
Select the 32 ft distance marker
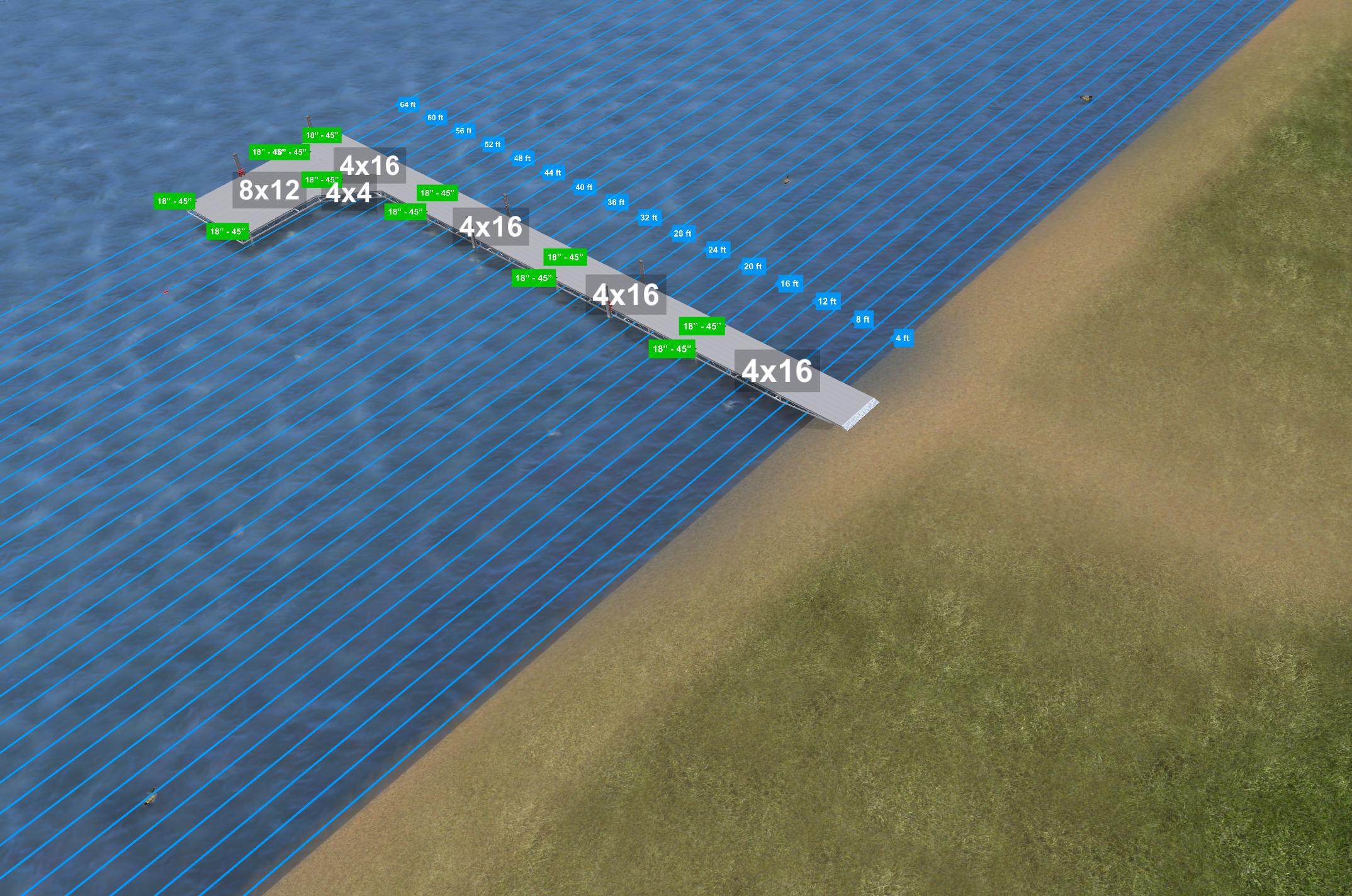(x=648, y=218)
